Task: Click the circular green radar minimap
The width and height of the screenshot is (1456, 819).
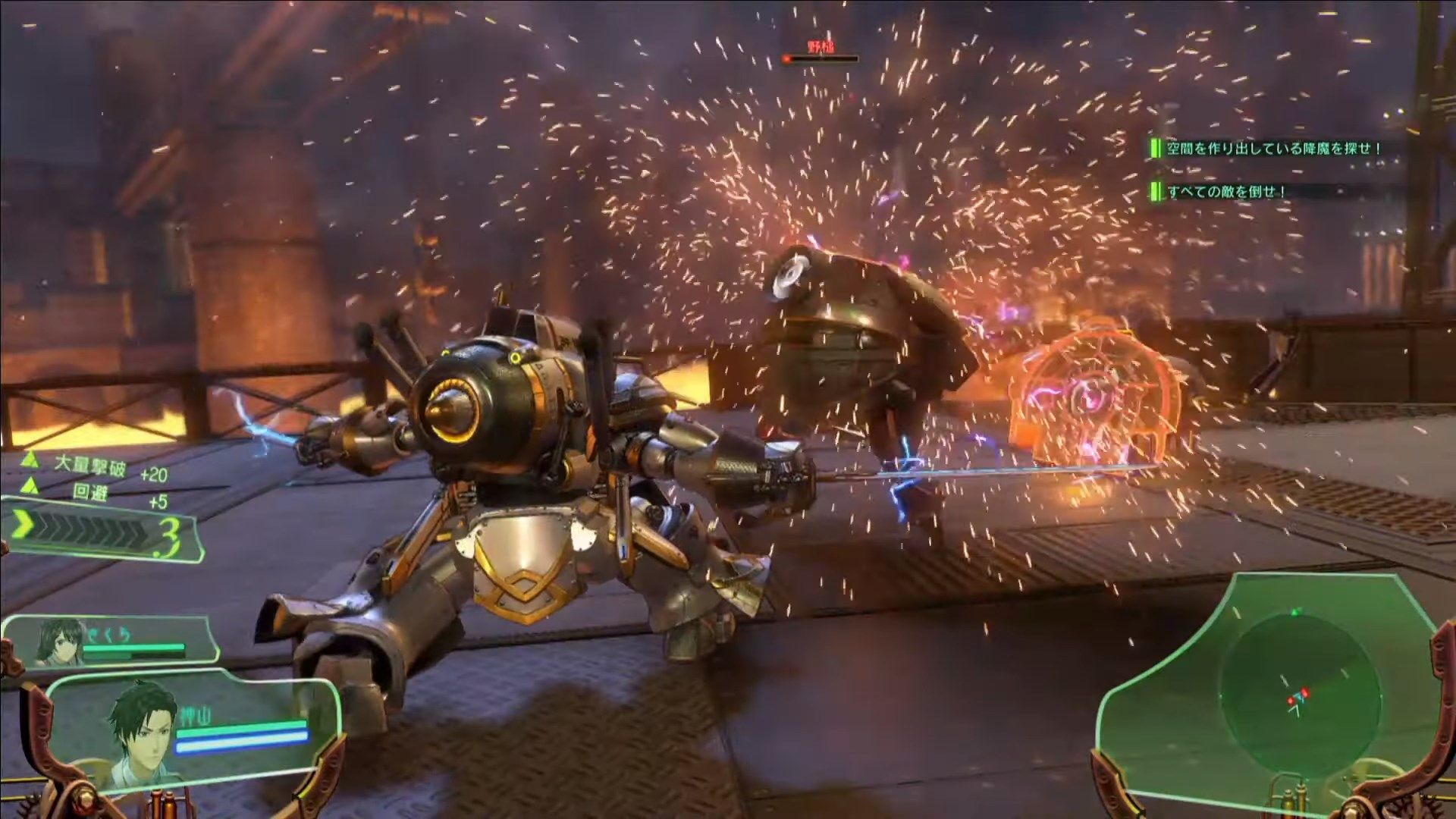Action: 1298,692
